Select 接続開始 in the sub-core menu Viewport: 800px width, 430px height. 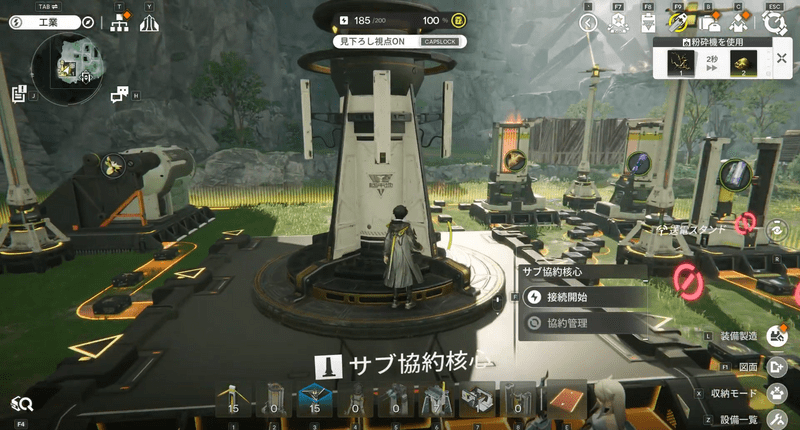pyautogui.click(x=580, y=297)
